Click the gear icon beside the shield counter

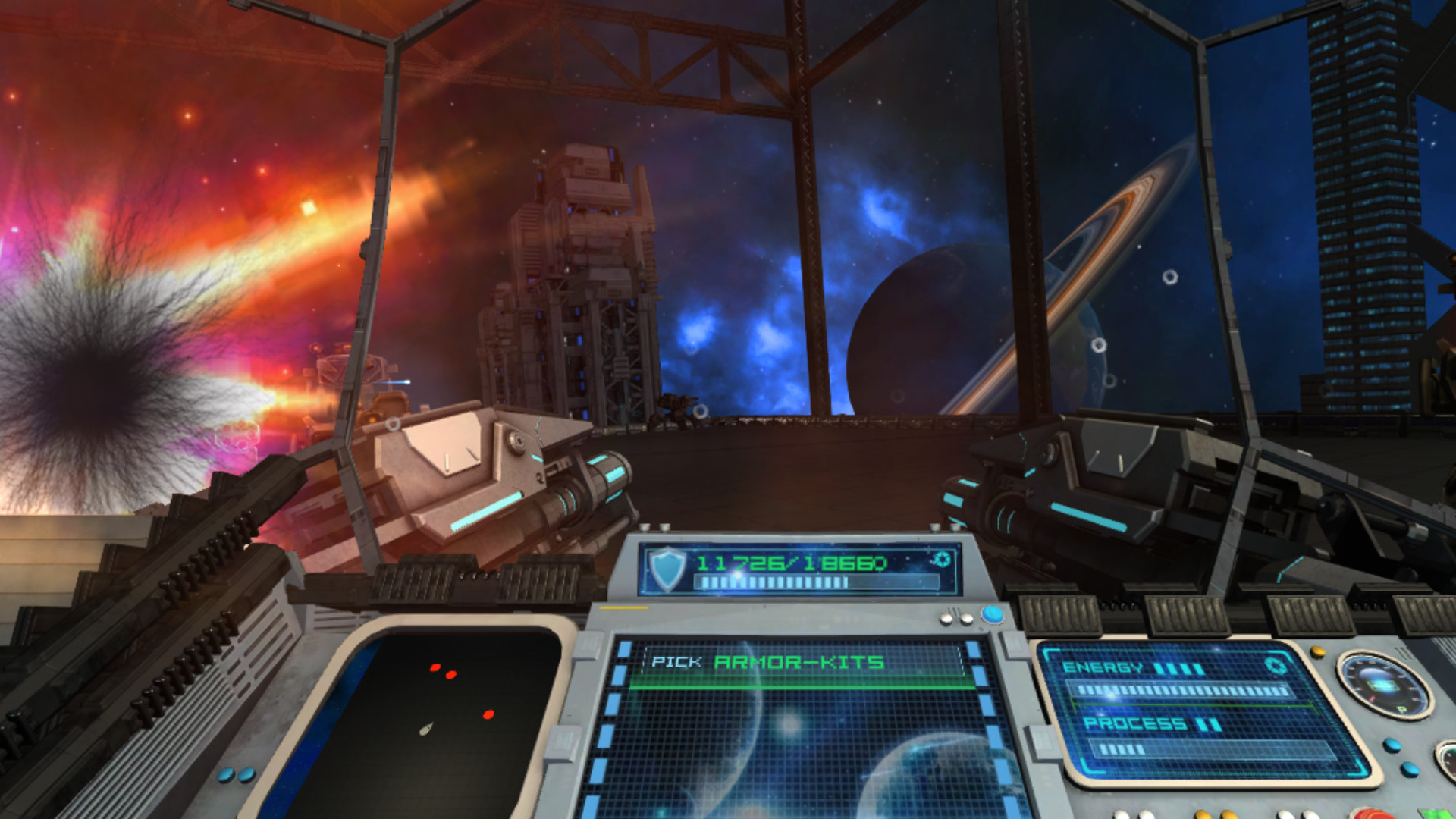pyautogui.click(x=941, y=560)
